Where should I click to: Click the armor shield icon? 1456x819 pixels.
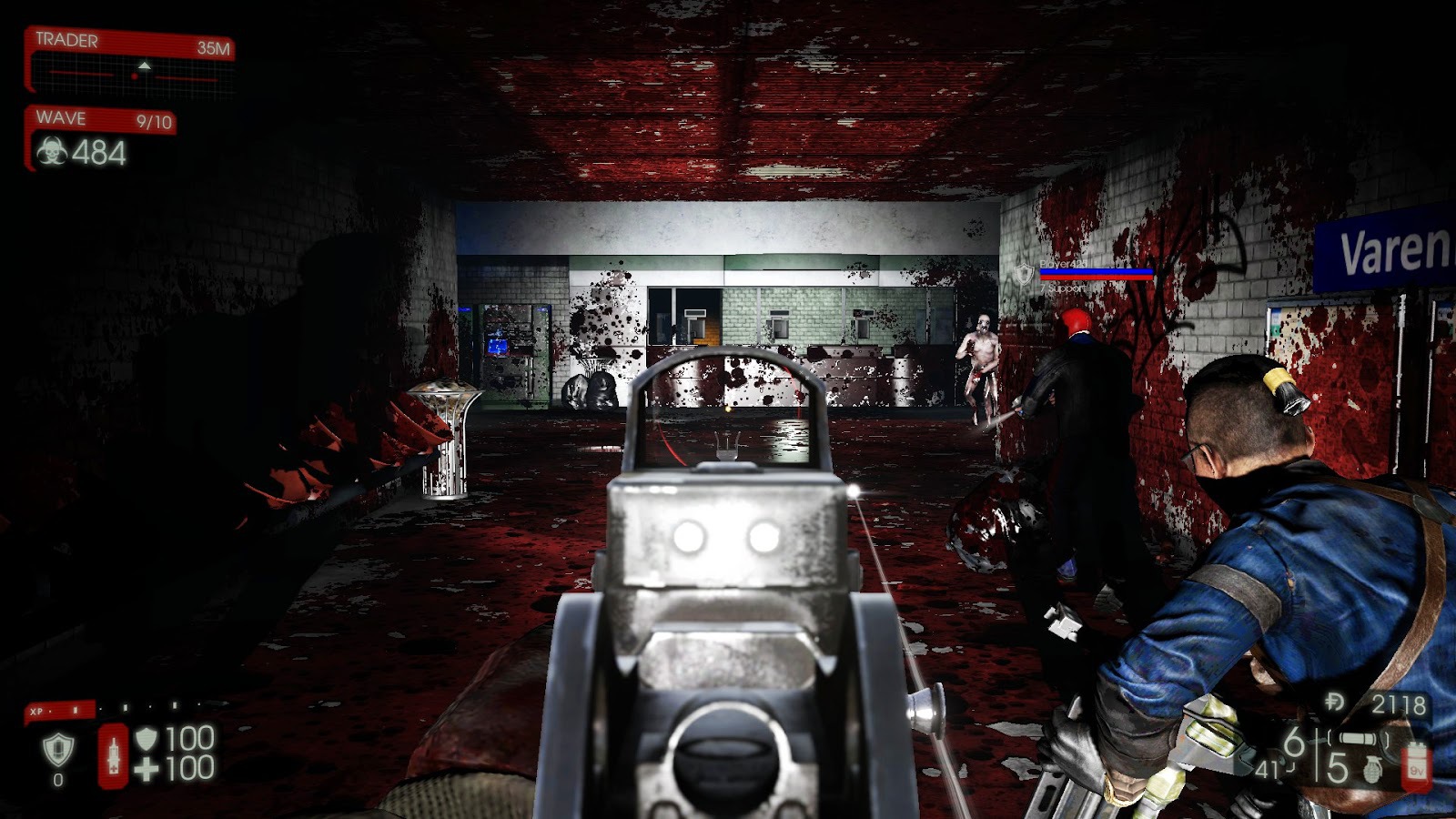tap(146, 738)
